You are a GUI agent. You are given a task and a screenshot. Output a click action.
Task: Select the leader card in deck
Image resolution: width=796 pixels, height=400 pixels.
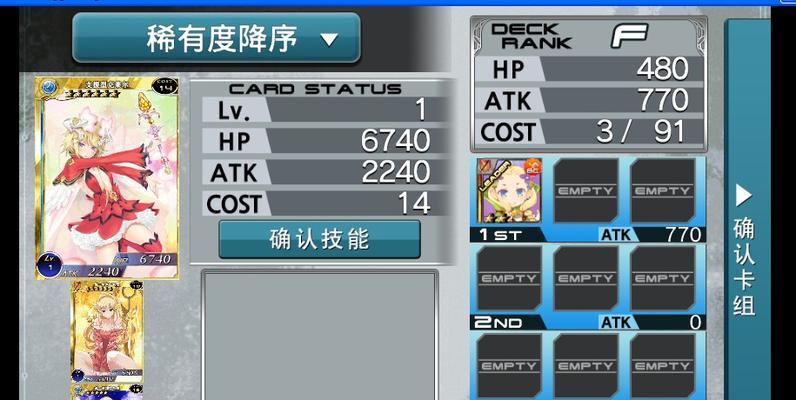507,191
